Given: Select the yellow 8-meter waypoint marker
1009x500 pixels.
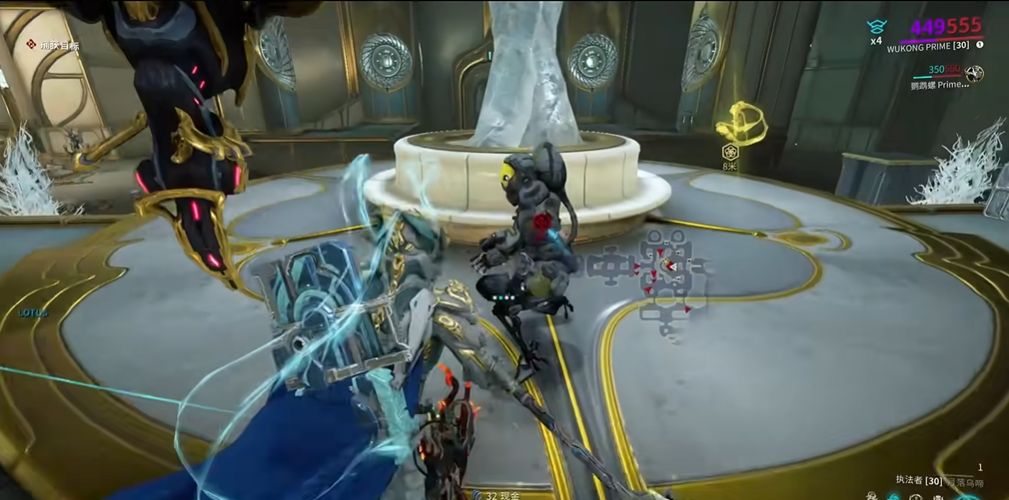Looking at the screenshot, I should (x=738, y=123).
